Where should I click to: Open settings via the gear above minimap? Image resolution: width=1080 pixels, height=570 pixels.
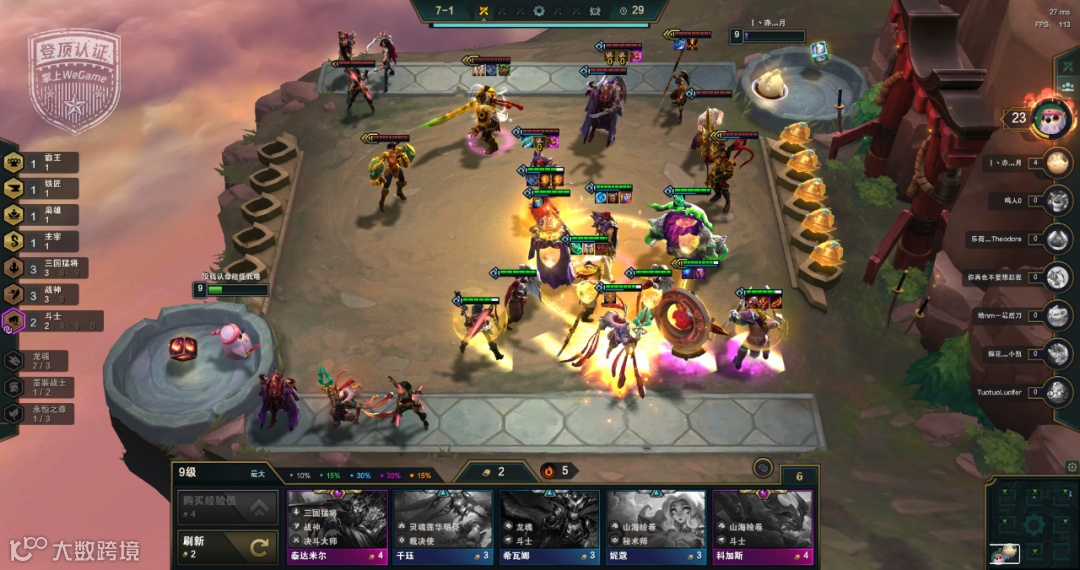(1072, 467)
